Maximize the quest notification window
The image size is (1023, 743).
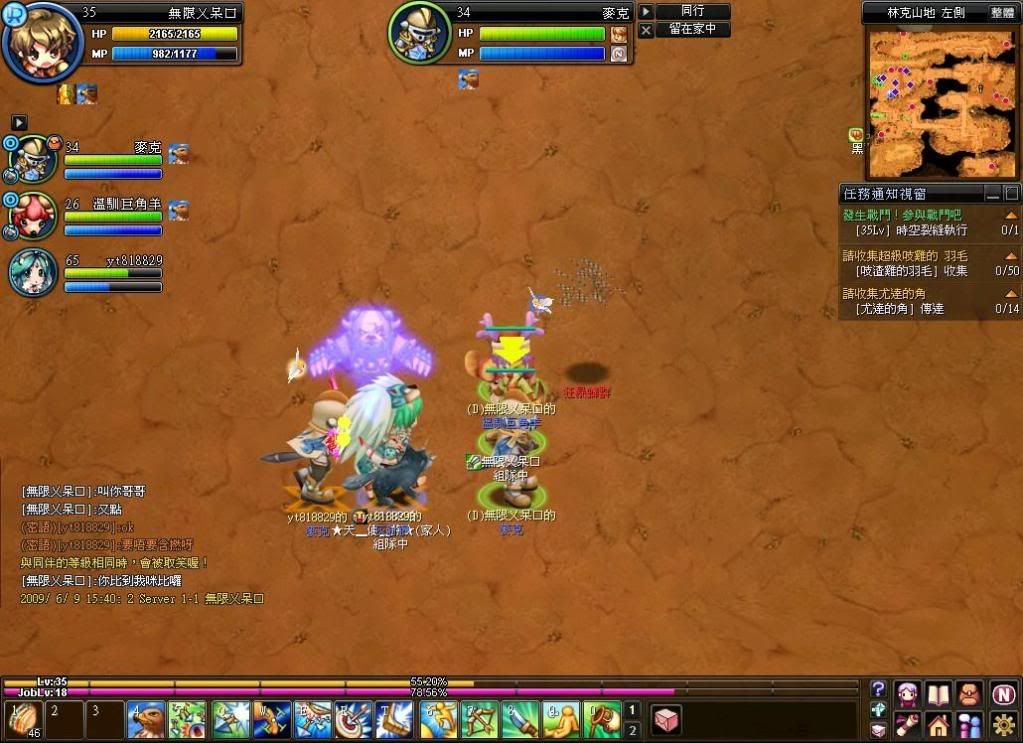[1011, 193]
